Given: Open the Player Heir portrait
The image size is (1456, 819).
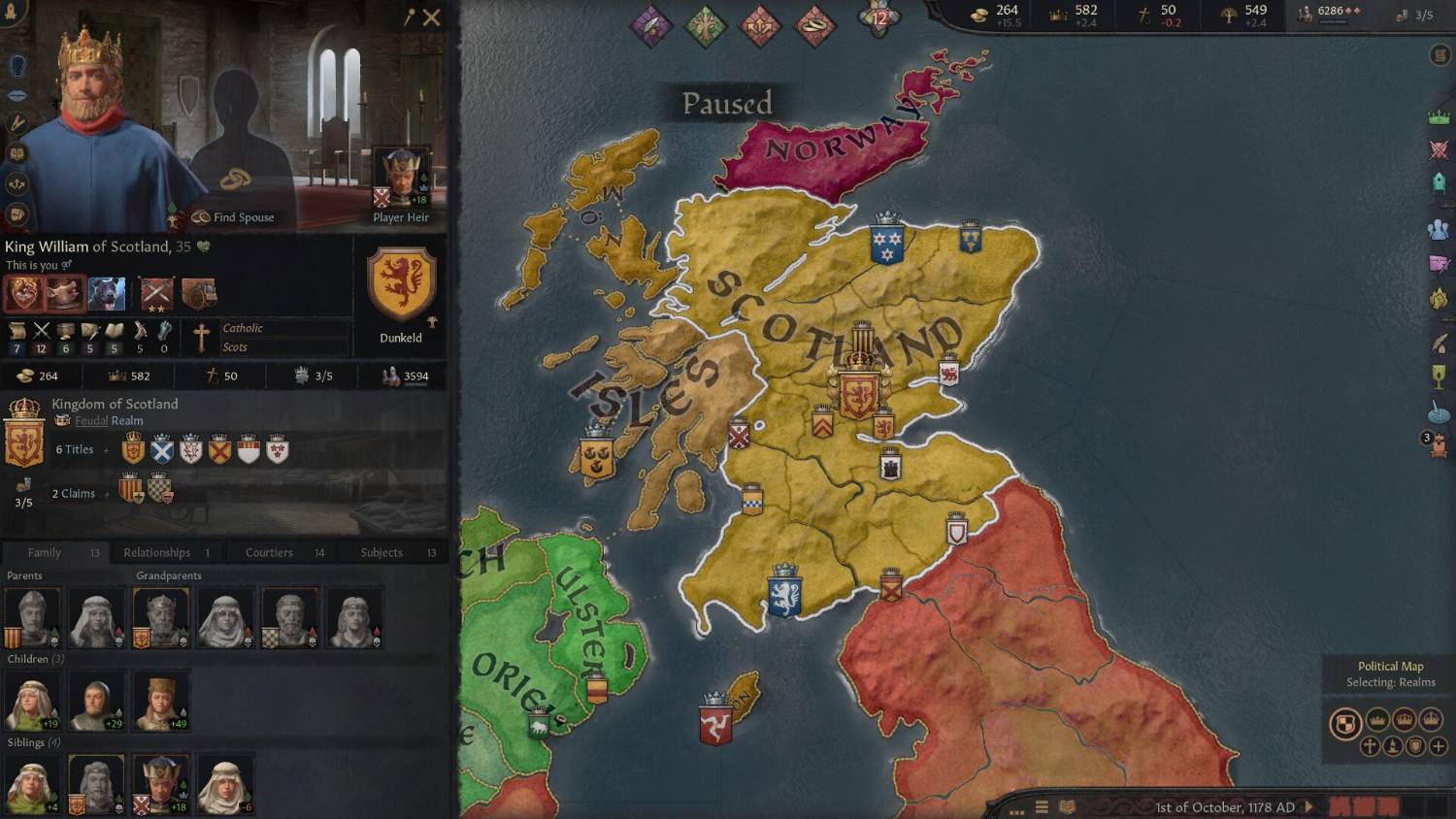Looking at the screenshot, I should tap(401, 179).
